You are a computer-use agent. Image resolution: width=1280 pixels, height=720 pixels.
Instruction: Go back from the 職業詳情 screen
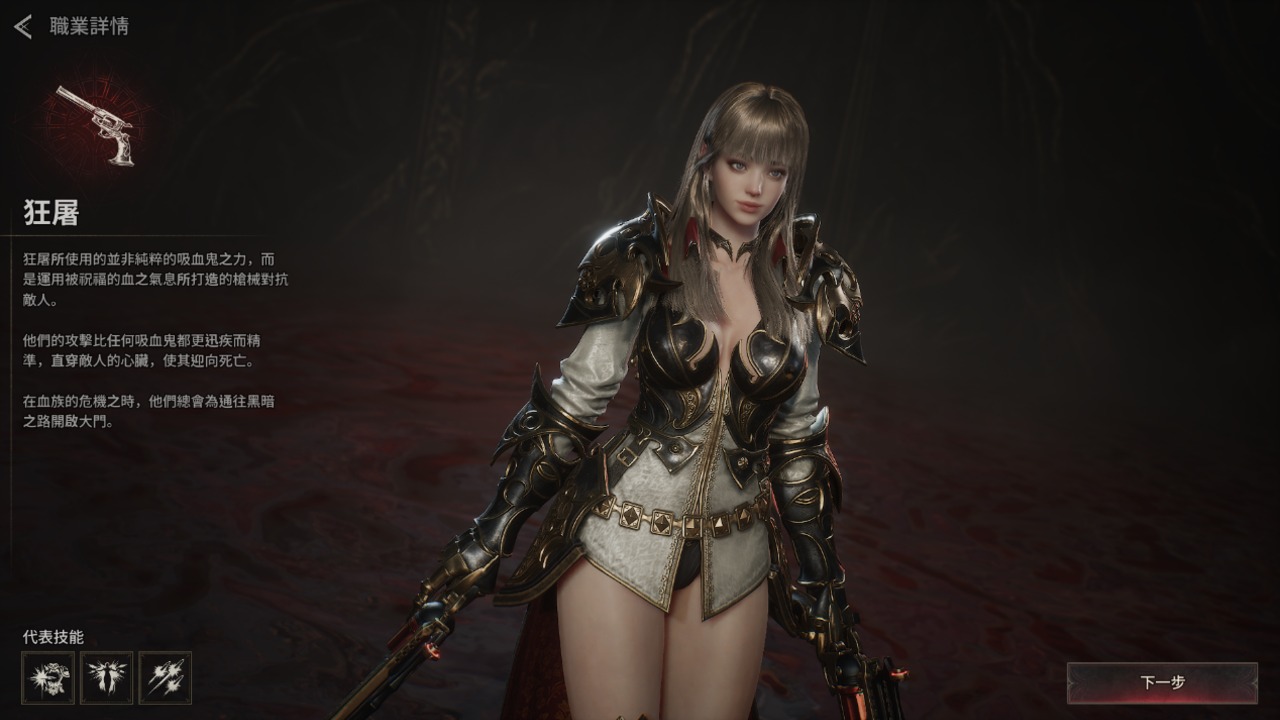click(23, 27)
